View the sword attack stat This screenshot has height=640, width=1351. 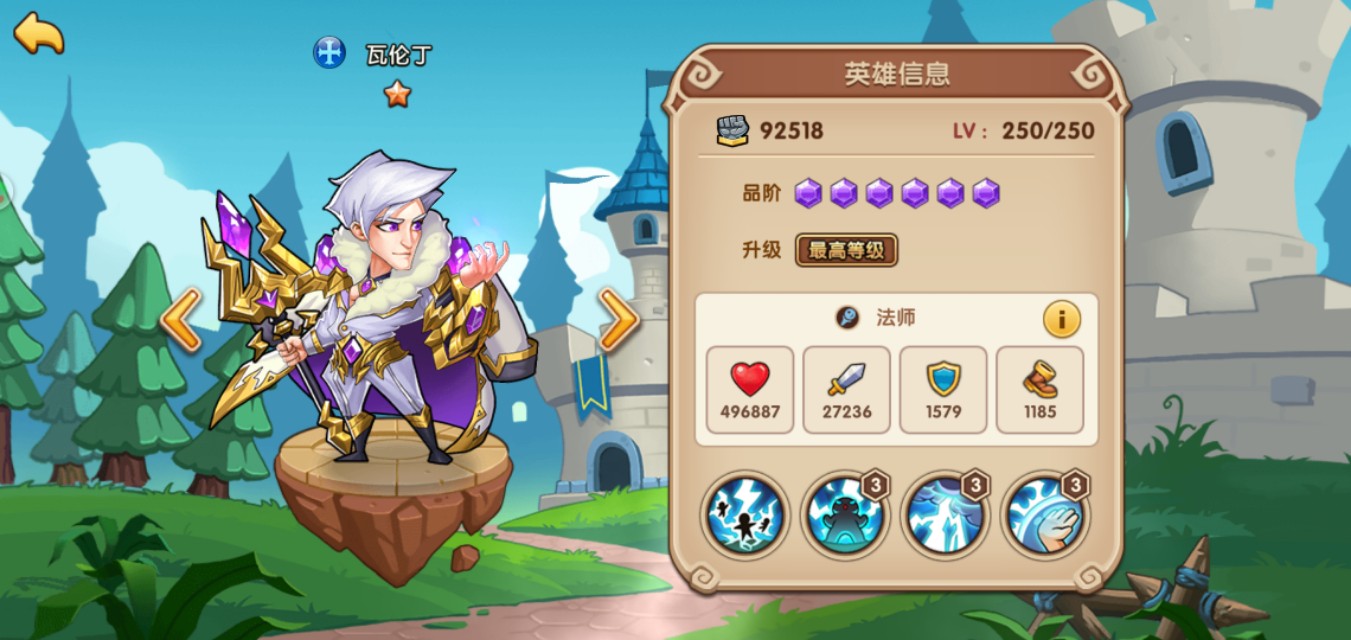846,390
